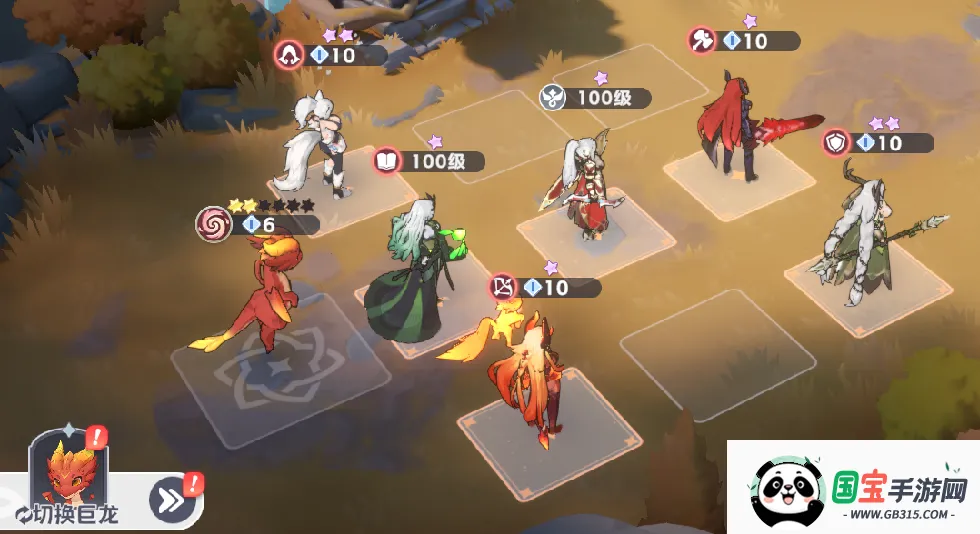
Task: Select the axe class icon at level 10
Action: [x=703, y=41]
